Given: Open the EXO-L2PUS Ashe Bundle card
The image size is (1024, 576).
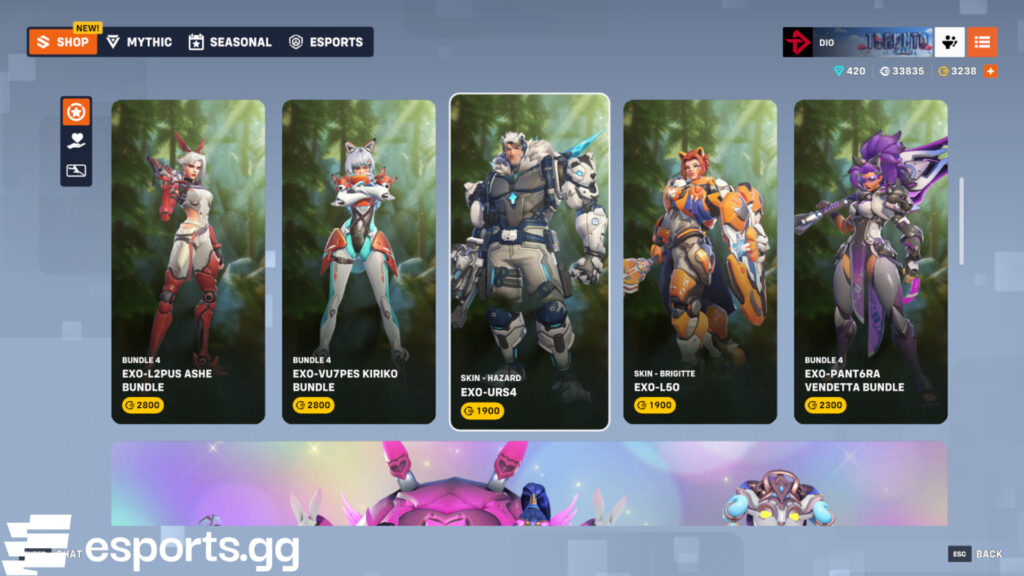Looking at the screenshot, I should click(x=188, y=262).
